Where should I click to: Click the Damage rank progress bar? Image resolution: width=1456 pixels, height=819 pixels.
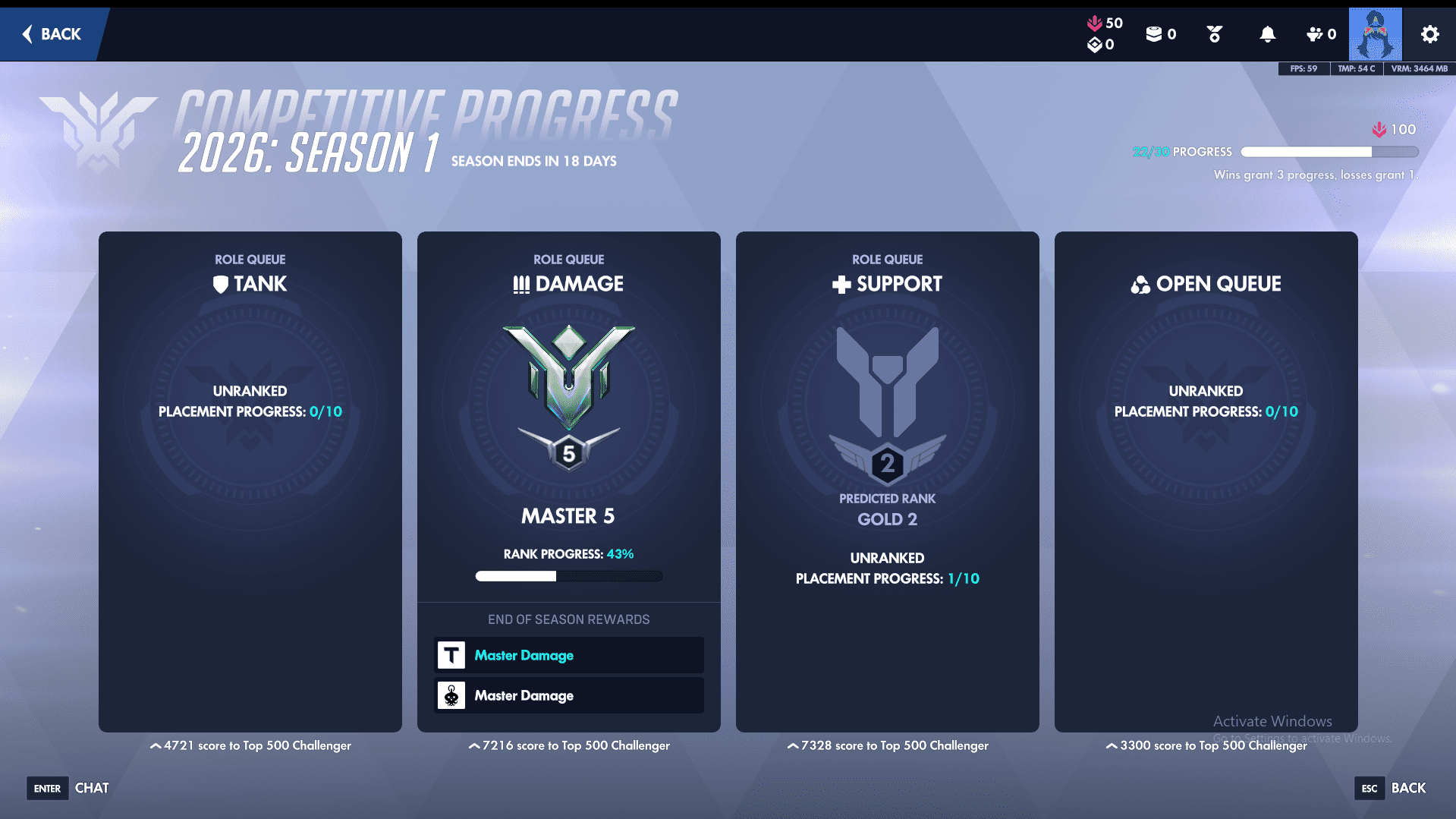[568, 576]
